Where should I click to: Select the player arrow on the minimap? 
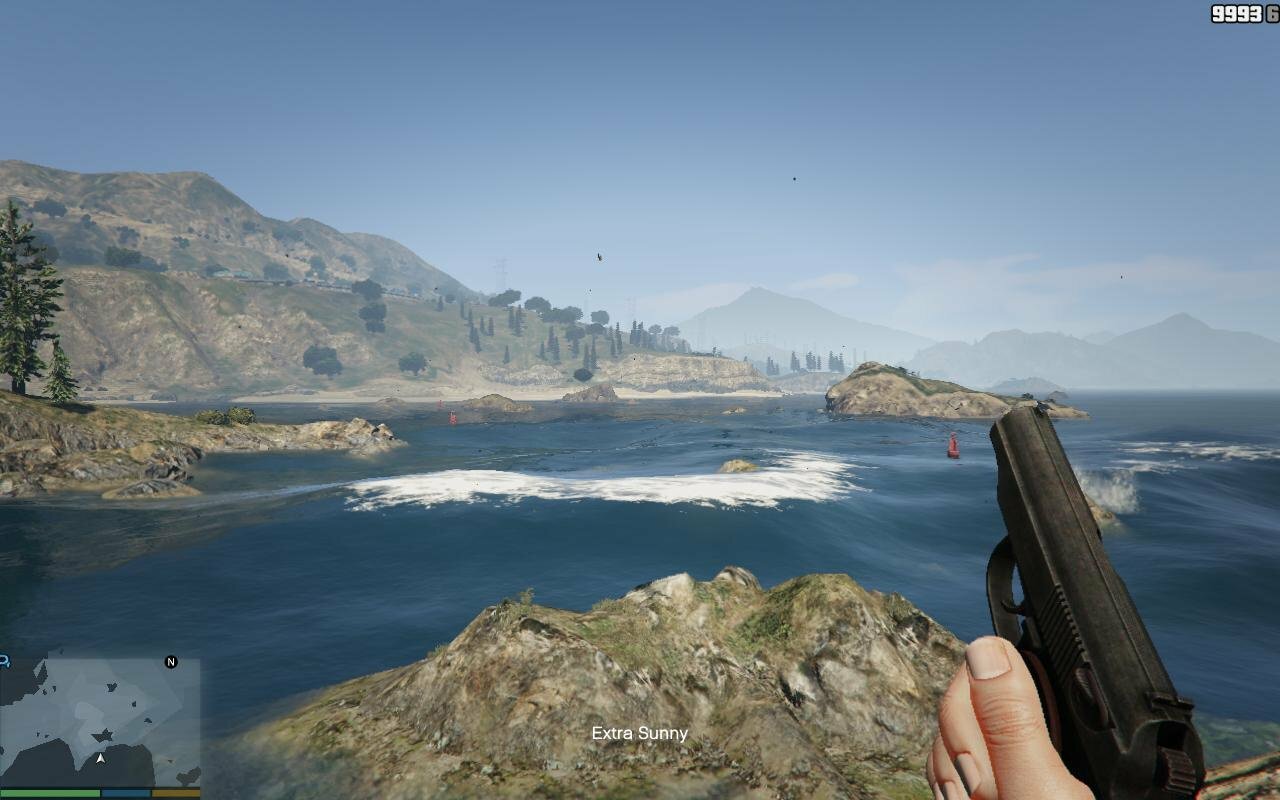point(100,758)
